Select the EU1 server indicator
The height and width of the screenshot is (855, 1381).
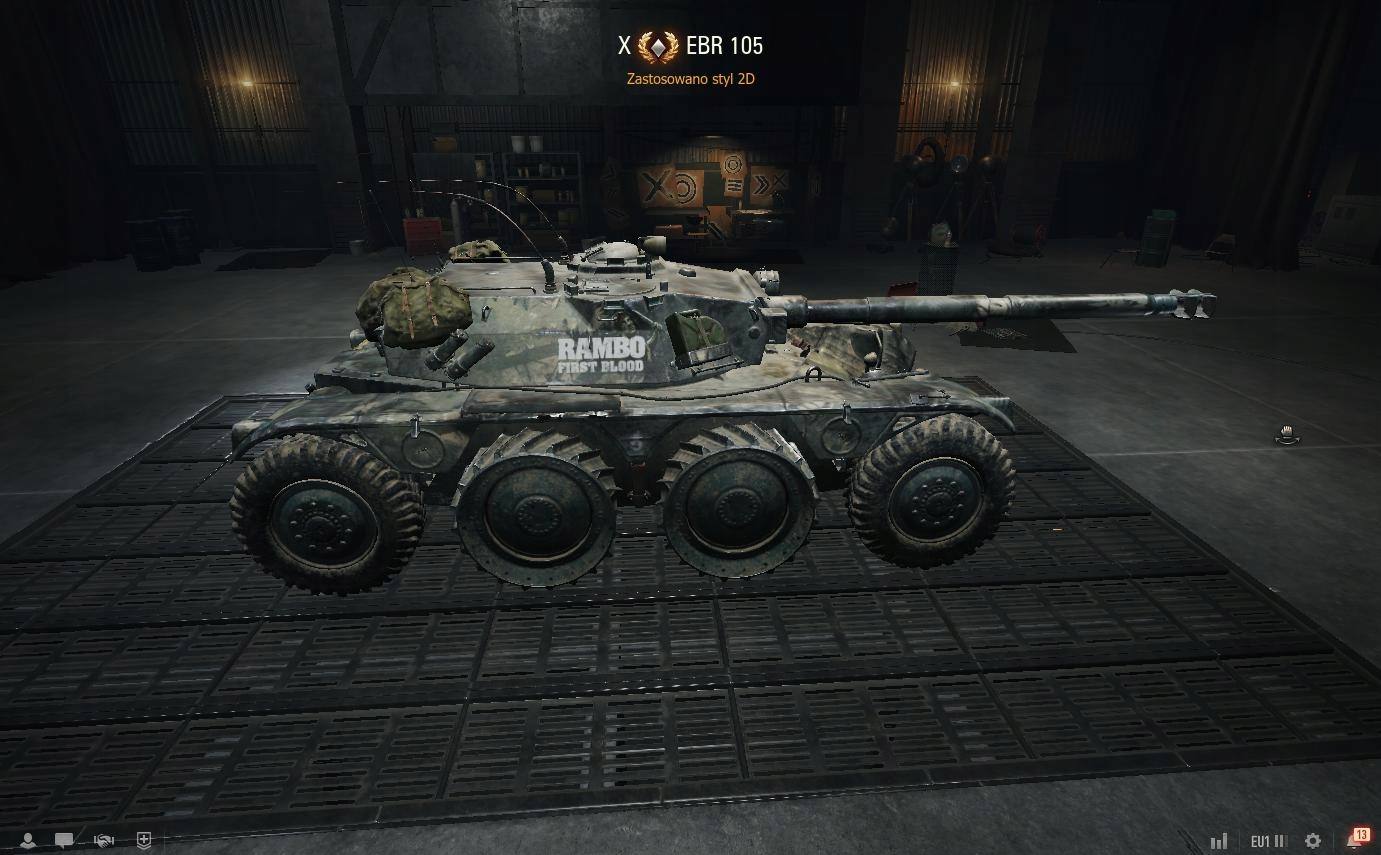pos(1268,842)
